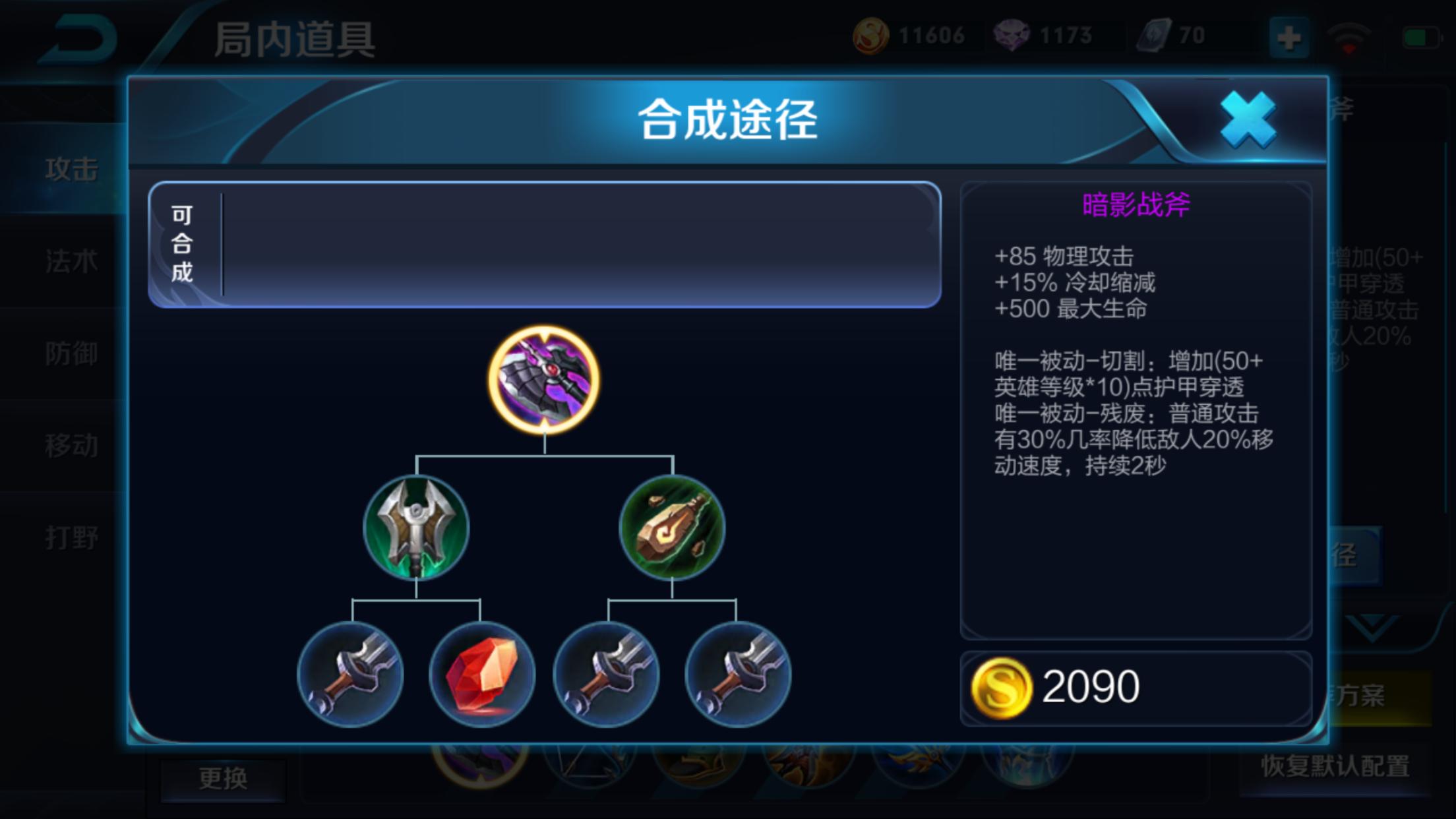The height and width of the screenshot is (819, 1456).
Task: Select the green potion component in recipe tree
Action: pos(673,526)
